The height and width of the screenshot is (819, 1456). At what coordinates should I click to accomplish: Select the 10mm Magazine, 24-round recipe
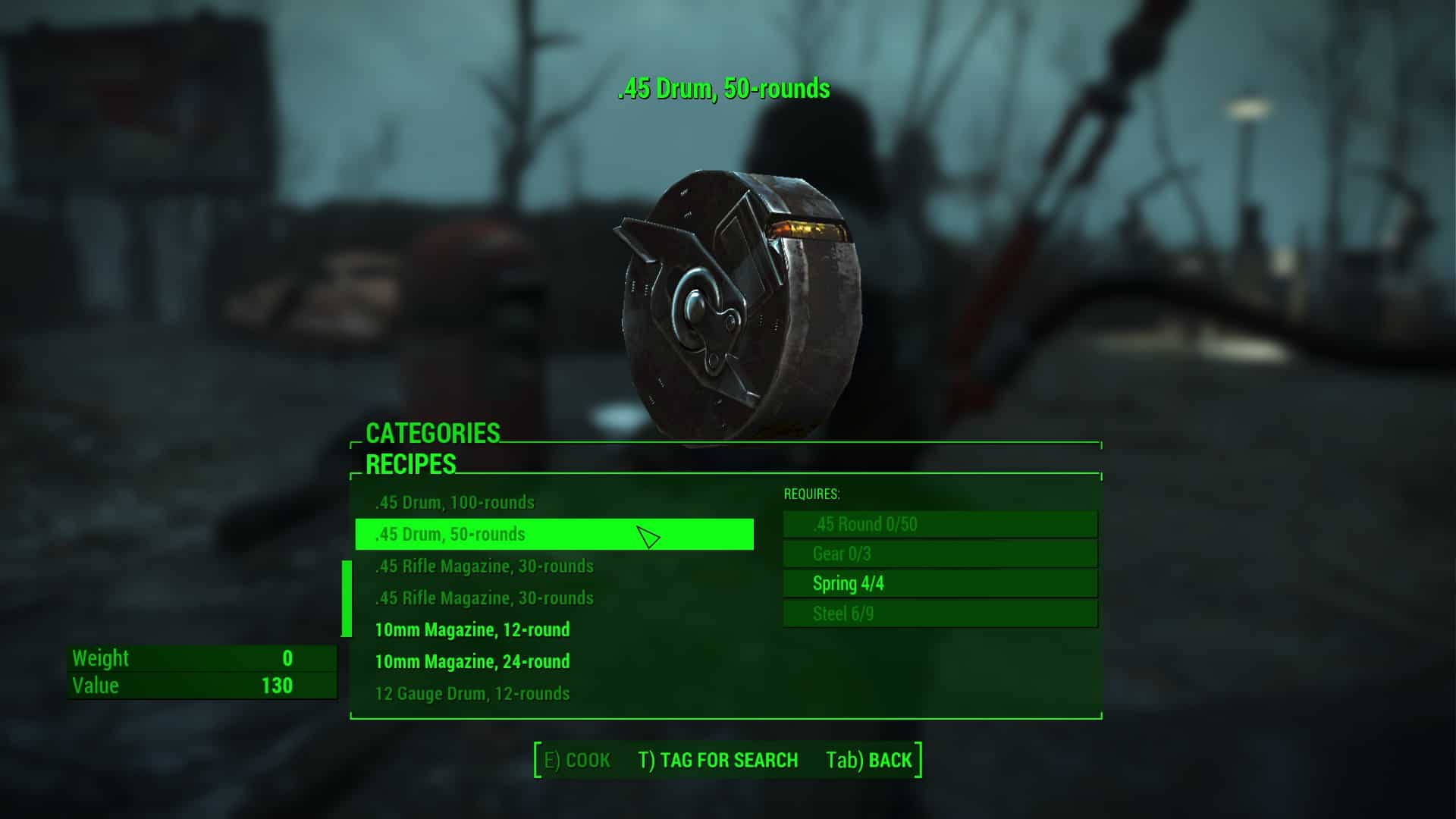(x=472, y=662)
